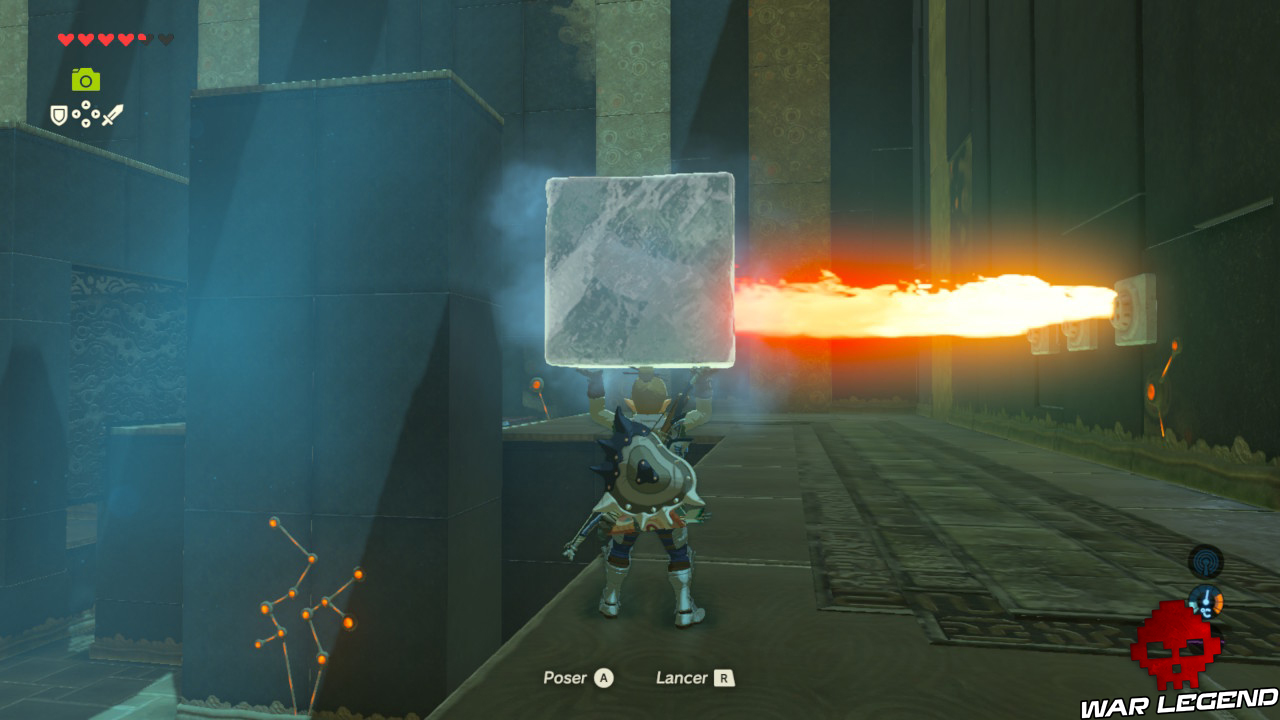Toggle the first full heart in the health bar

click(66, 39)
